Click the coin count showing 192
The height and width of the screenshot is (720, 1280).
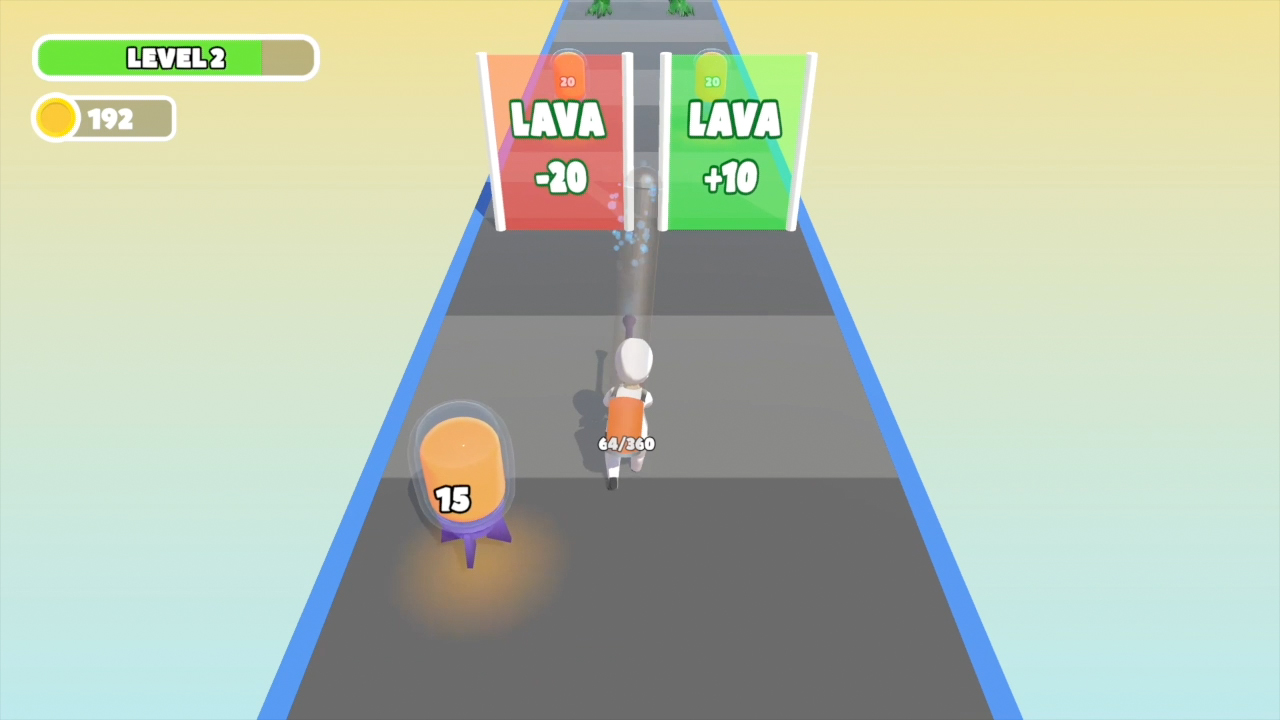tap(113, 118)
